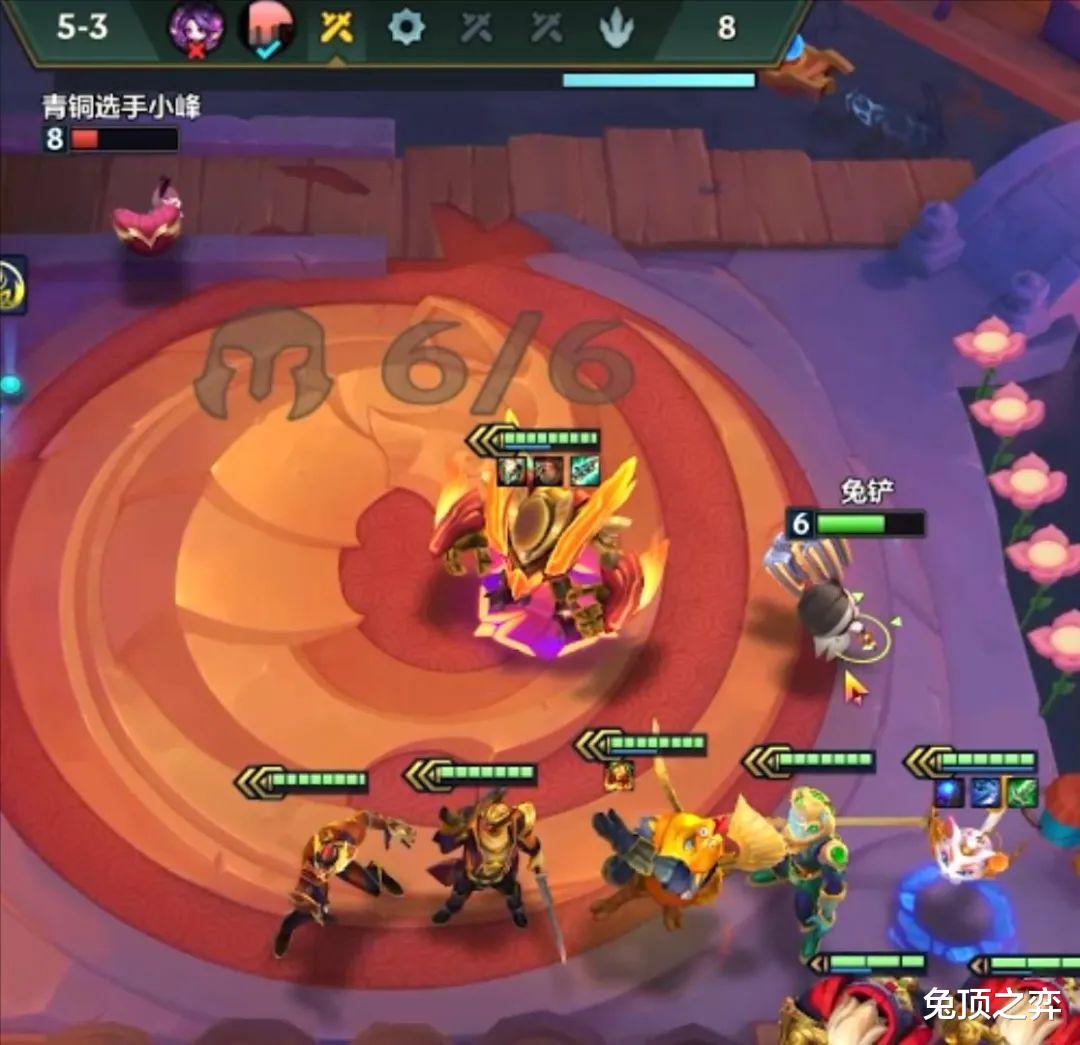Select the yellow crossed-swords current round icon

point(337,27)
